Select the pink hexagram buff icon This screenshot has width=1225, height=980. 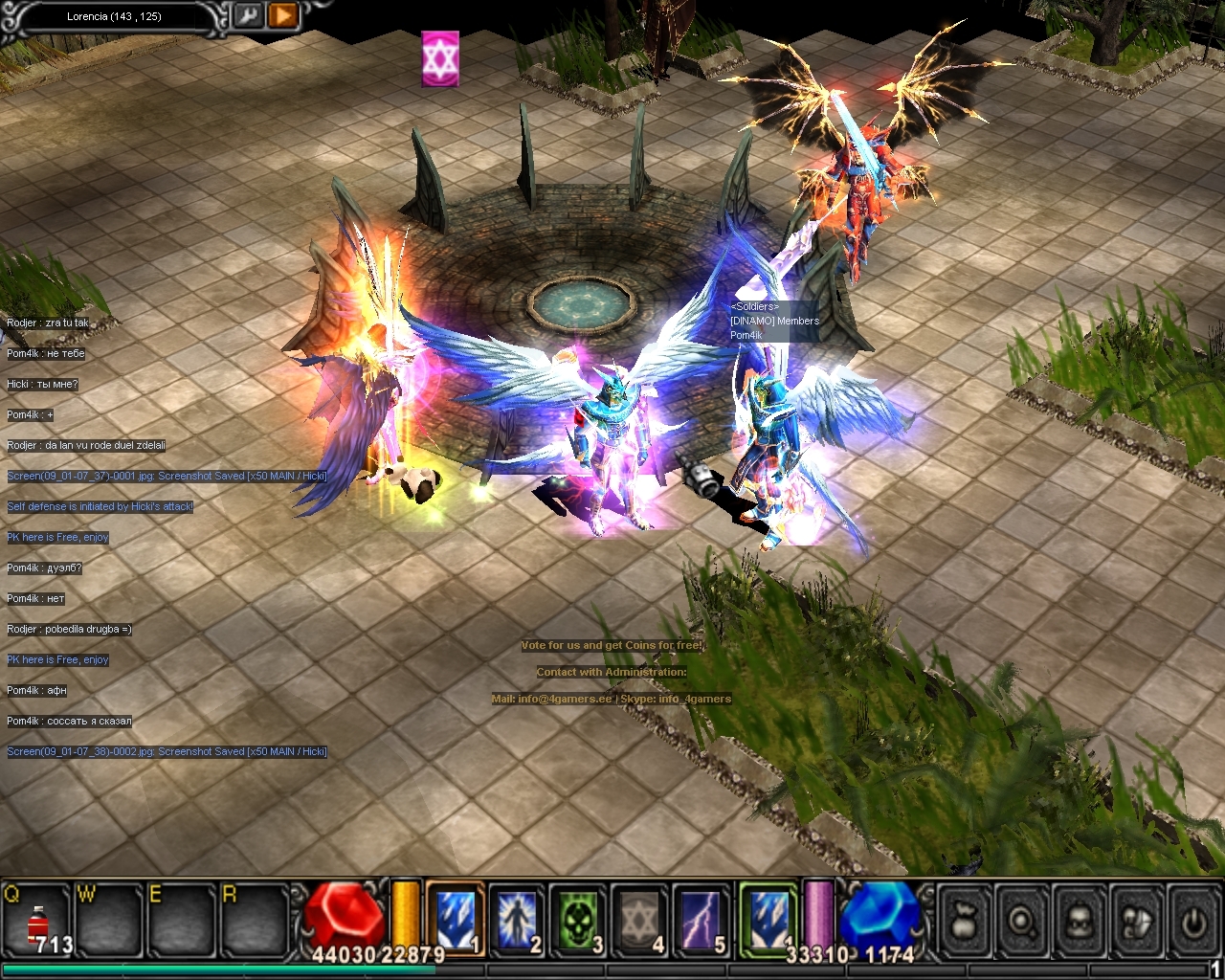pyautogui.click(x=440, y=59)
